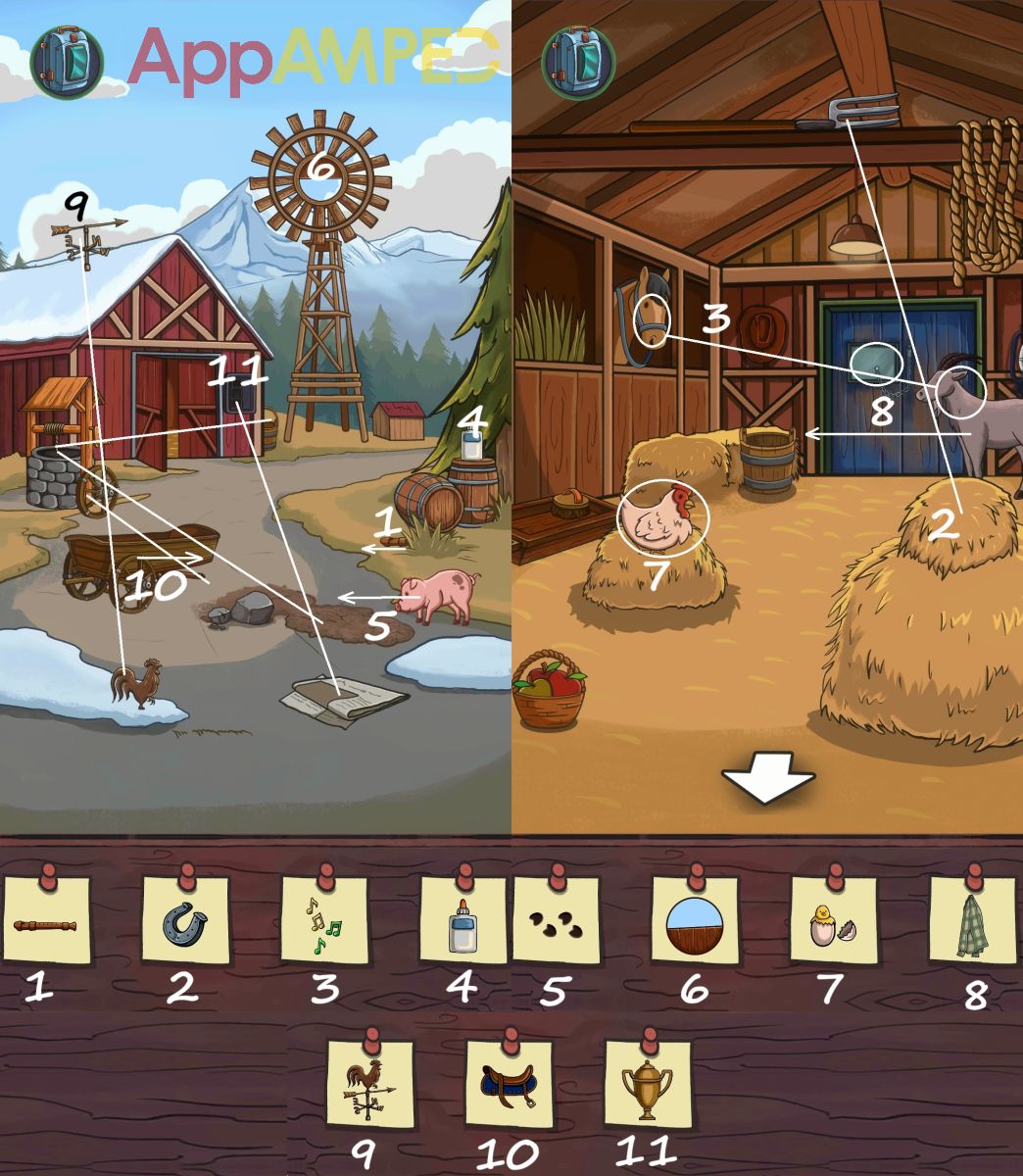Pick the musical notes clue note

click(x=324, y=921)
